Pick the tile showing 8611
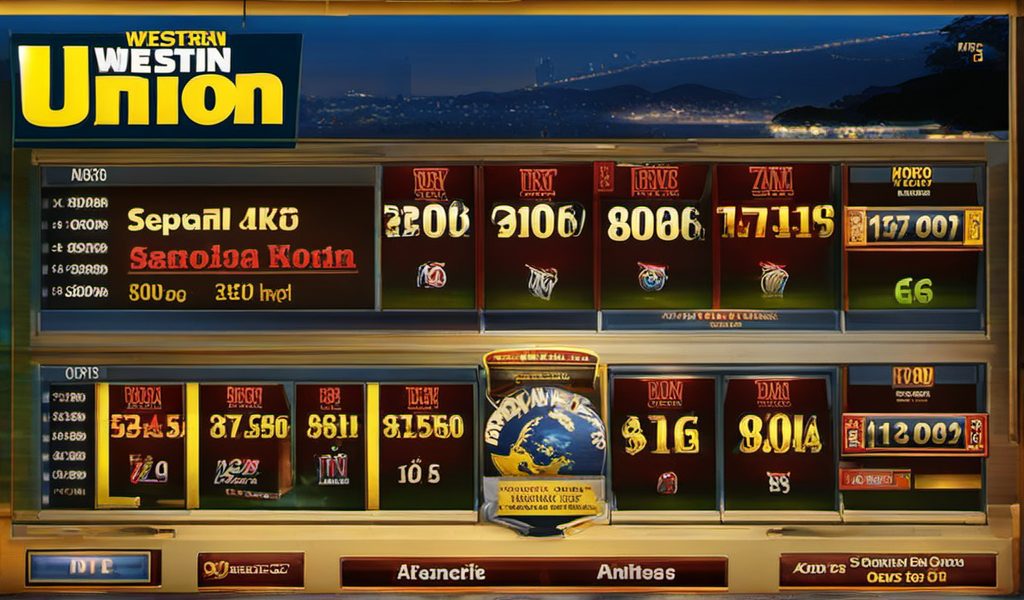Image resolution: width=1024 pixels, height=600 pixels. (x=331, y=444)
